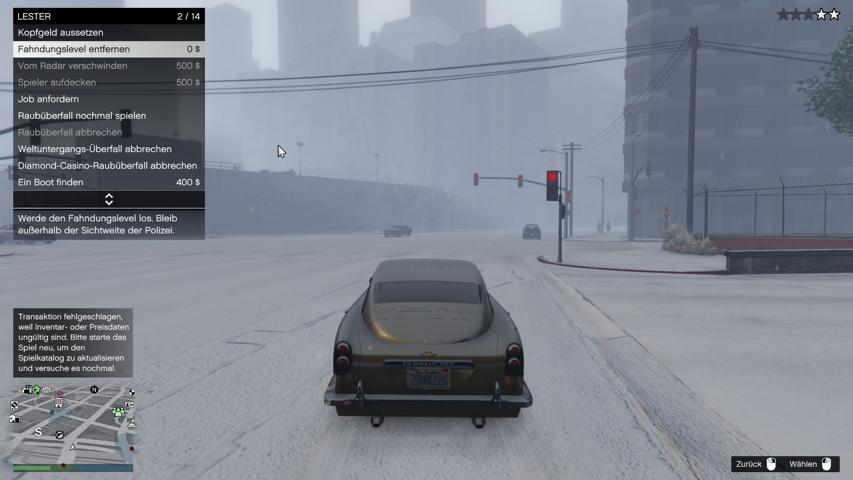Select Vom Radar verschwinden entry

tap(108, 66)
